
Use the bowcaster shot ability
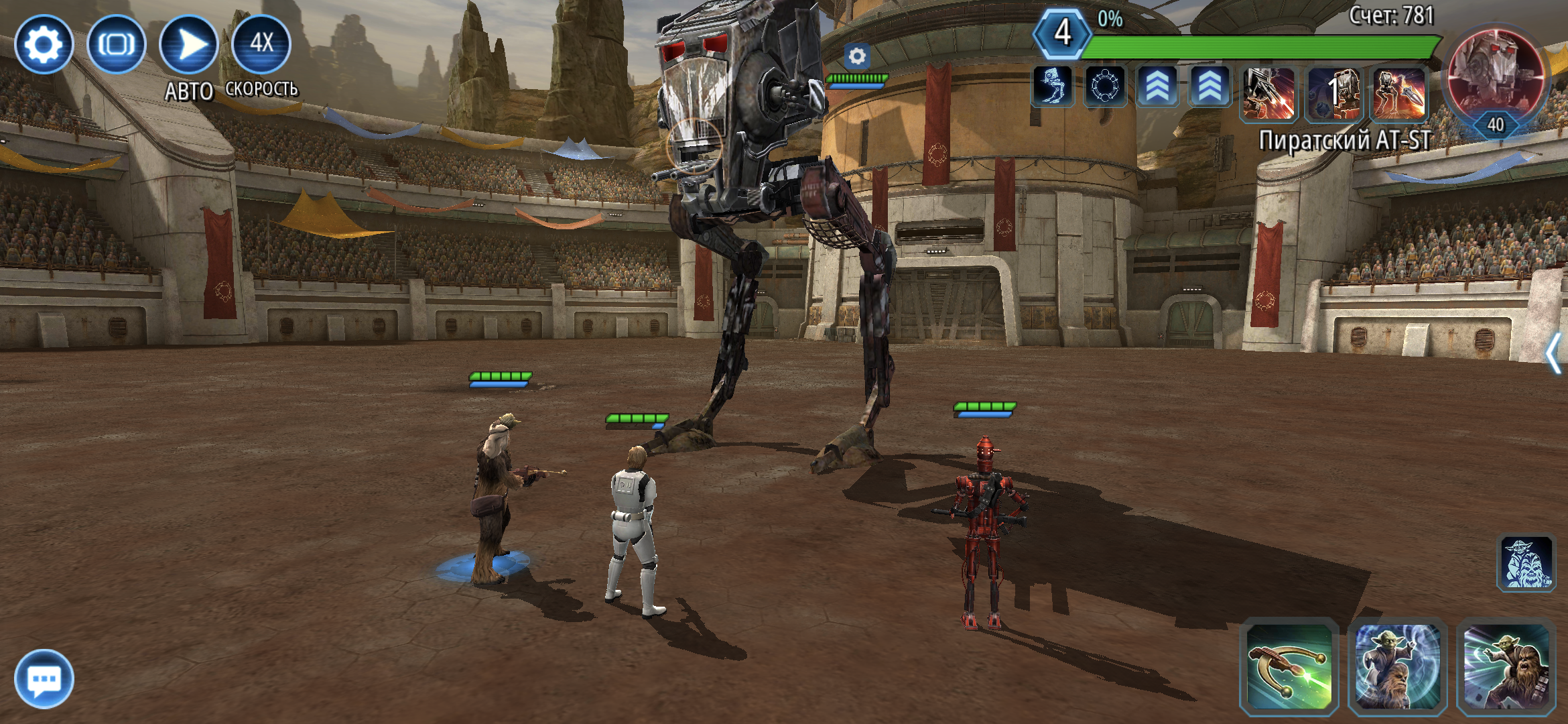click(1289, 666)
